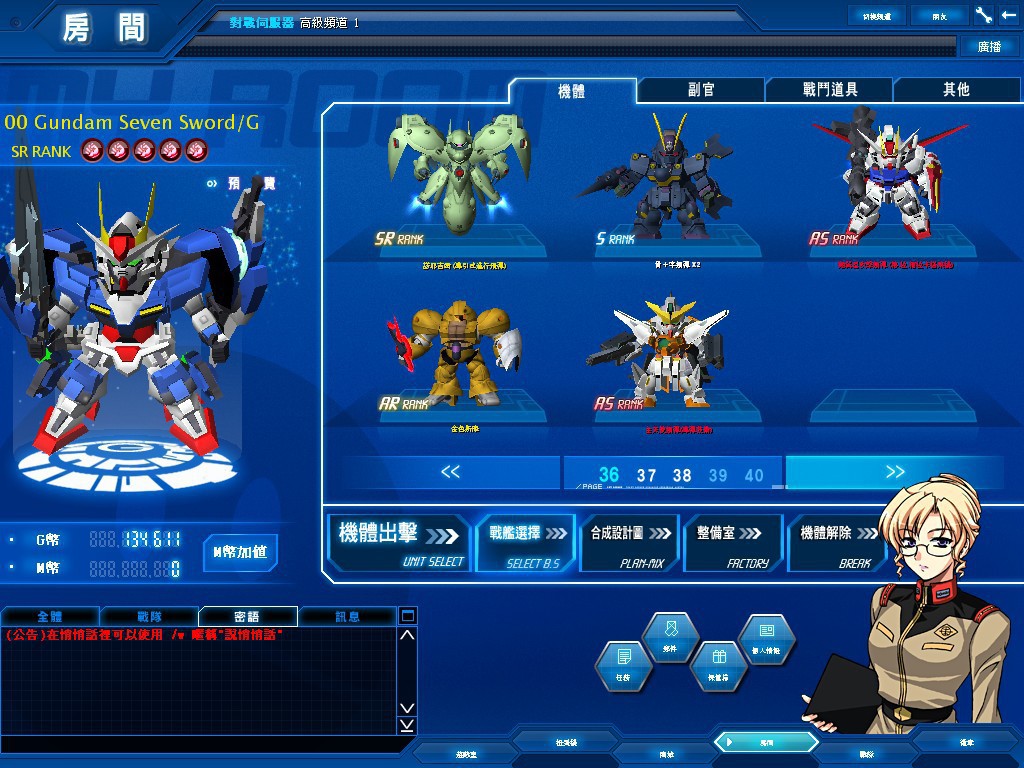Open the 任務 mission hexagon icon

tap(624, 665)
